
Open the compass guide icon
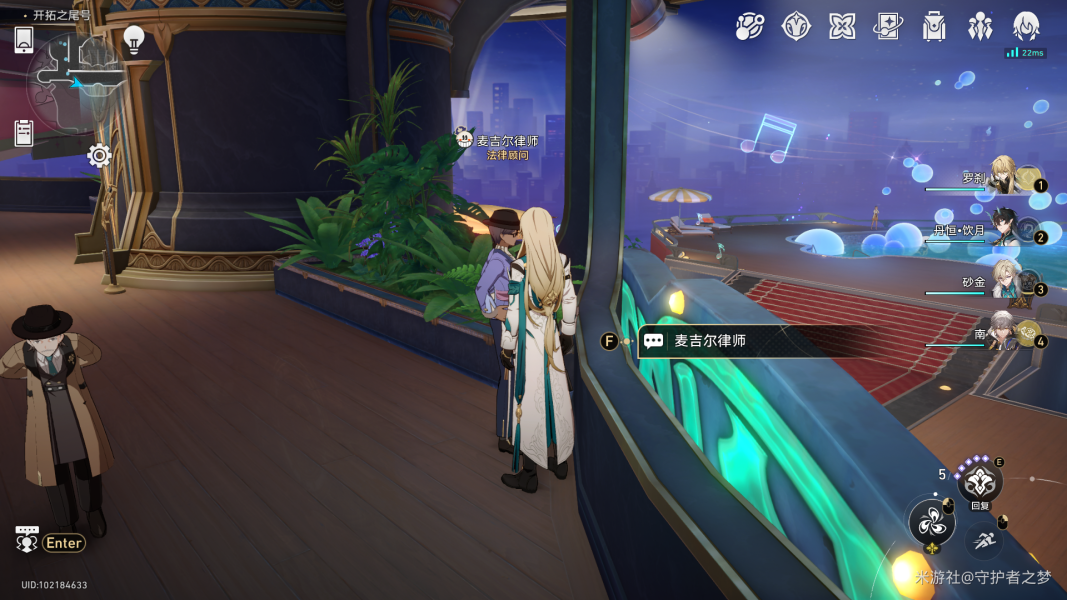coord(796,26)
